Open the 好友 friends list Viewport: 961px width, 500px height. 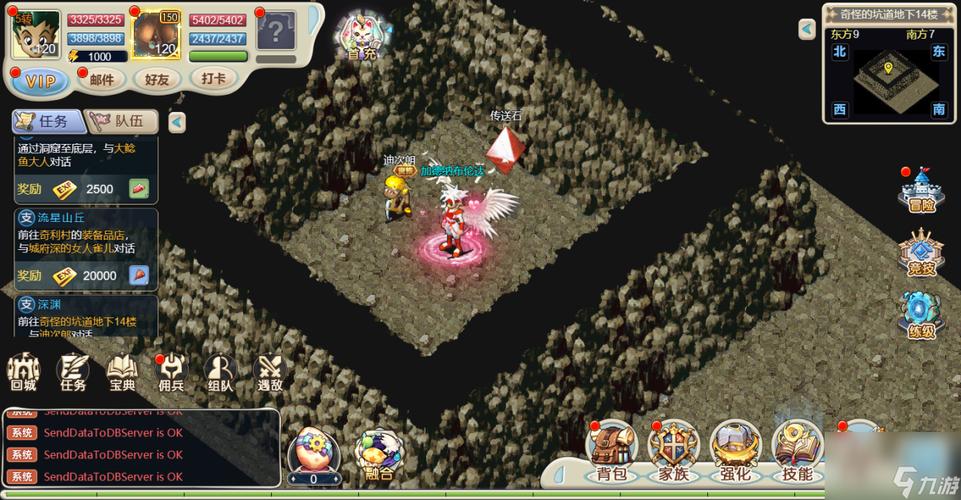(x=157, y=79)
